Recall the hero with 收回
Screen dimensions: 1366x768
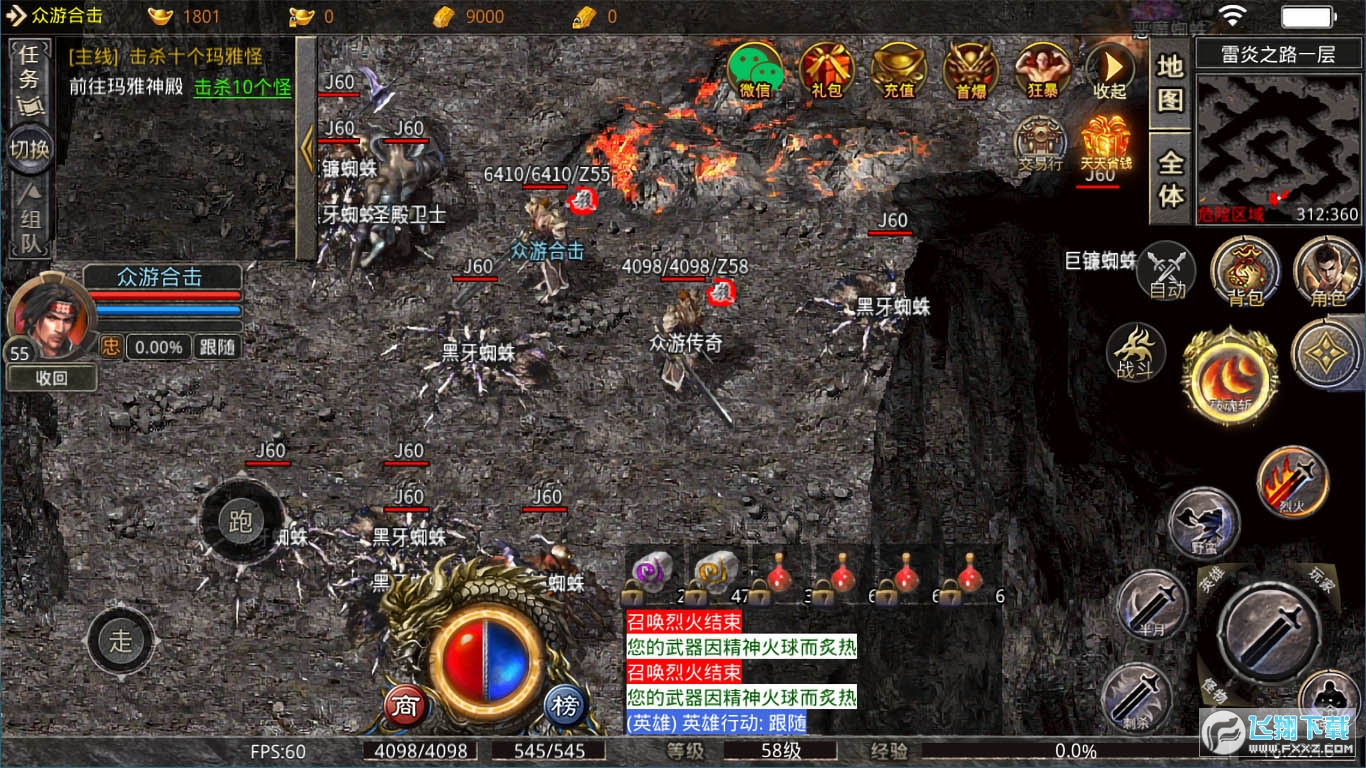tap(52, 378)
